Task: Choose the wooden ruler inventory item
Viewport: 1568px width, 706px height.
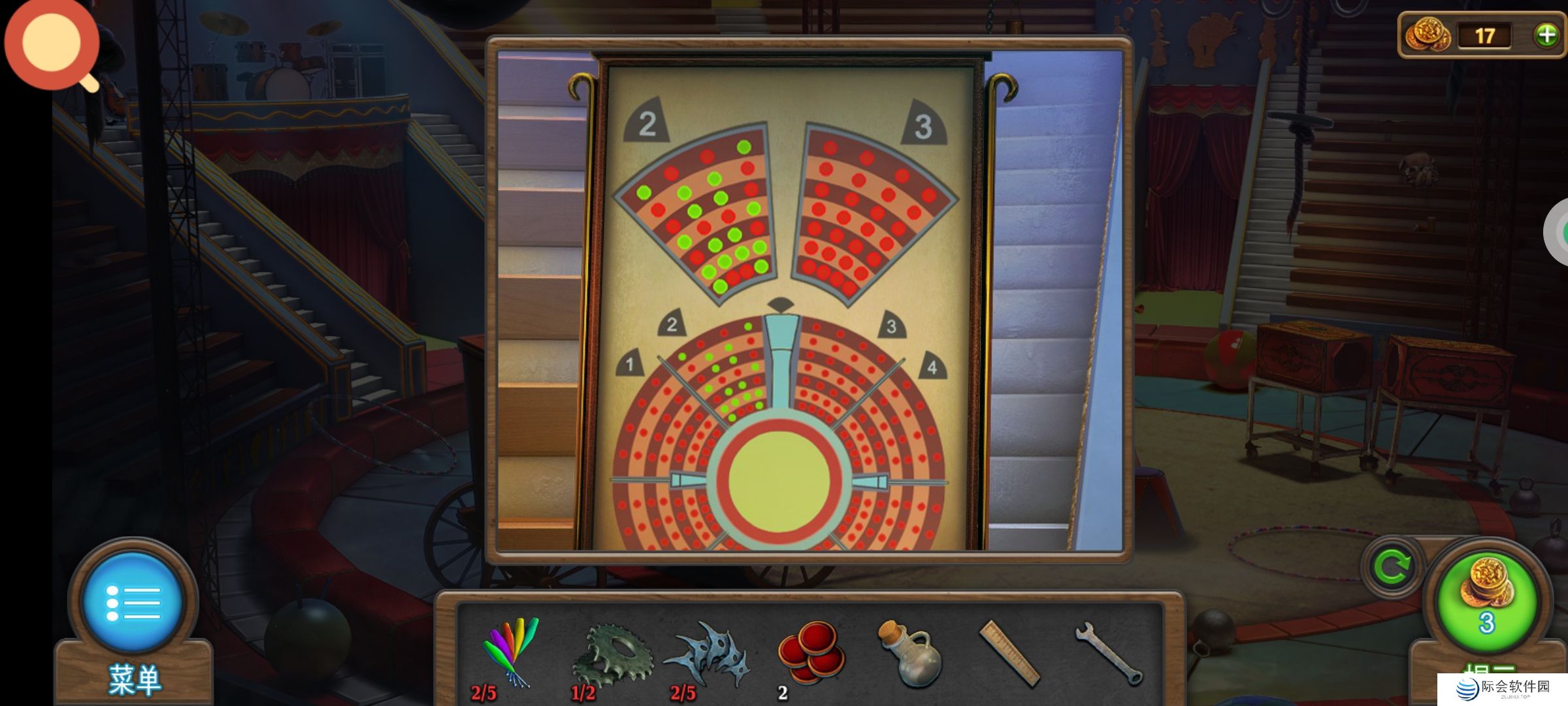Action: pyautogui.click(x=1009, y=654)
